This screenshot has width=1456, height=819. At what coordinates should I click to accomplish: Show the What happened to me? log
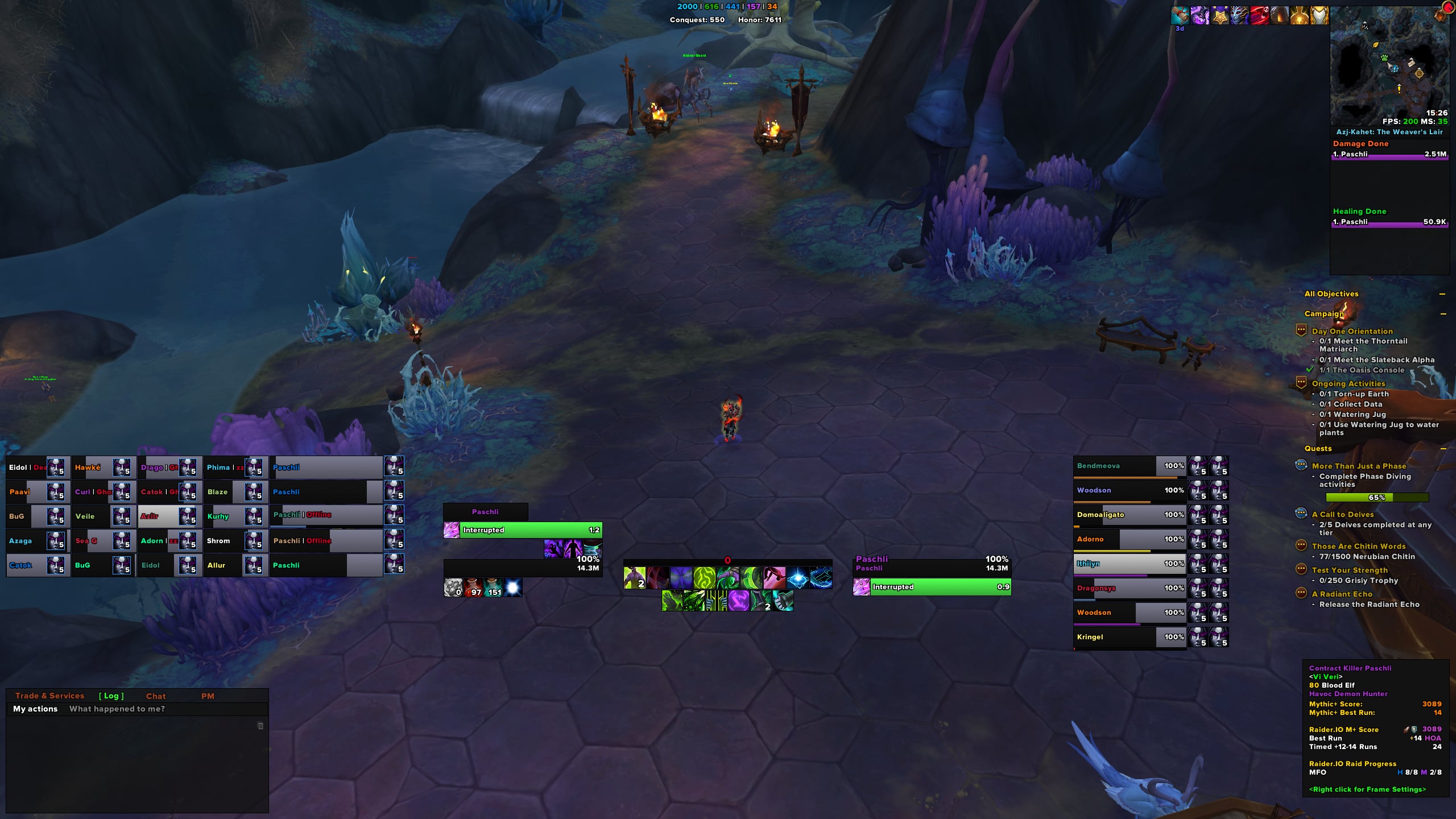(117, 709)
